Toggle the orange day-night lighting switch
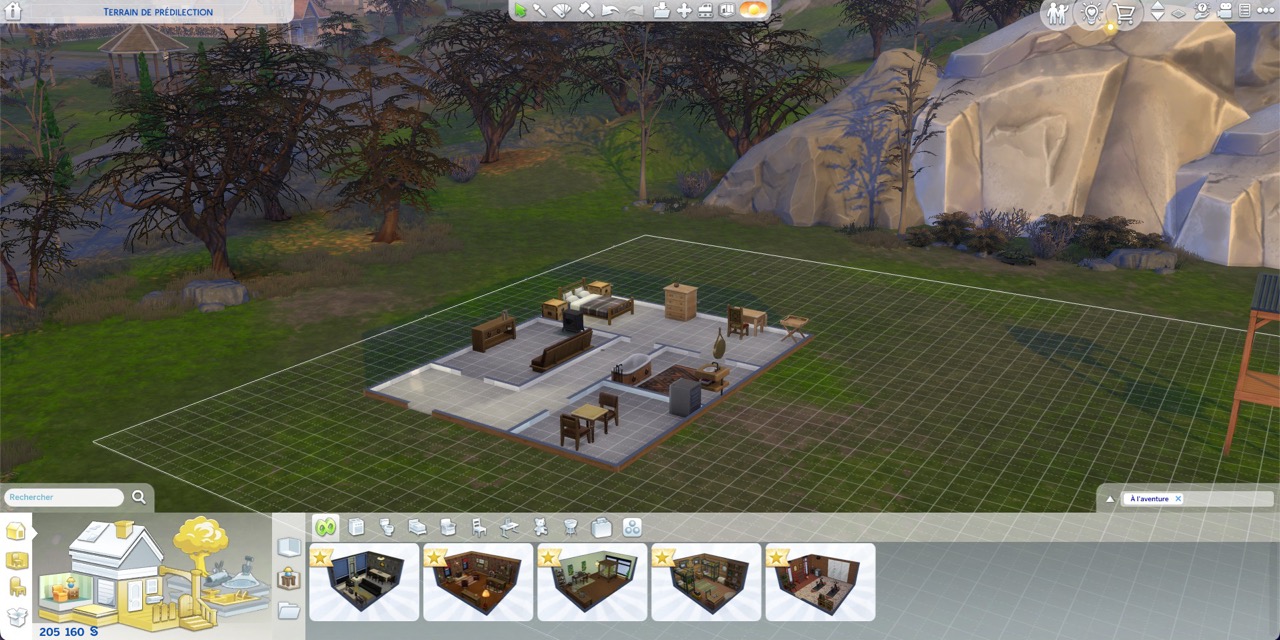This screenshot has height=640, width=1280. [753, 10]
